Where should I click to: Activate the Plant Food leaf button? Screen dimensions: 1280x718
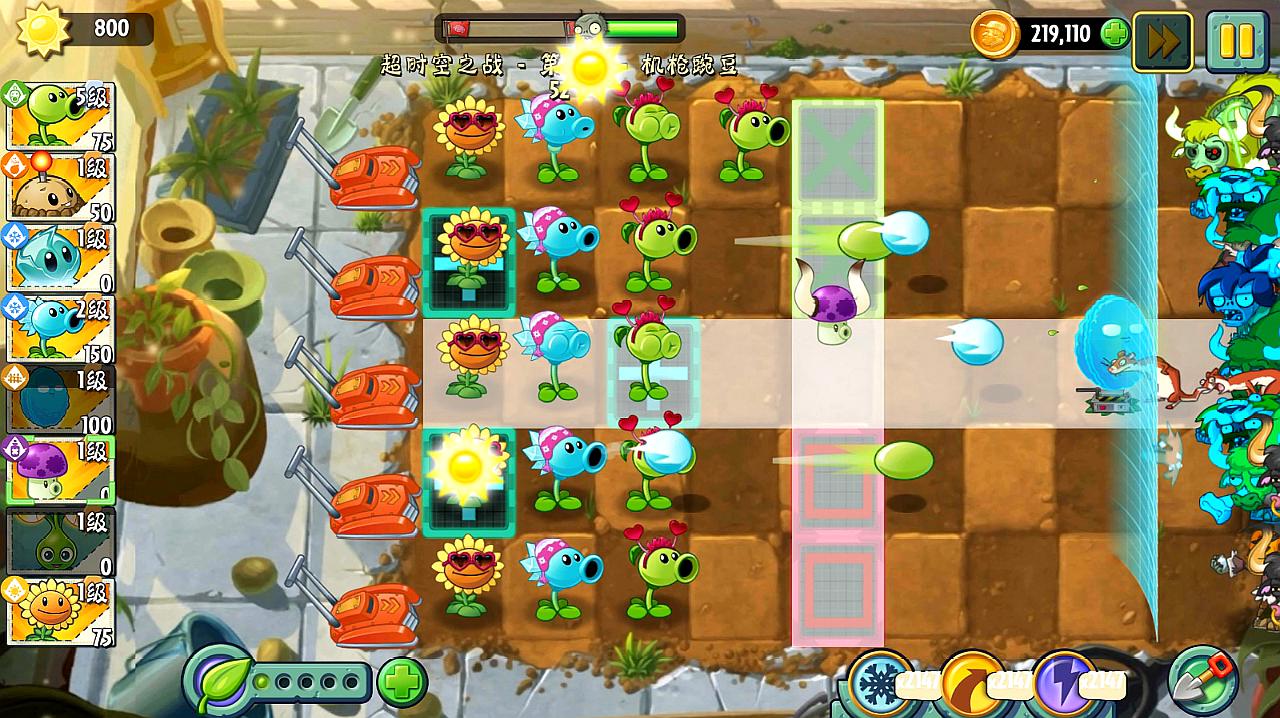click(220, 682)
